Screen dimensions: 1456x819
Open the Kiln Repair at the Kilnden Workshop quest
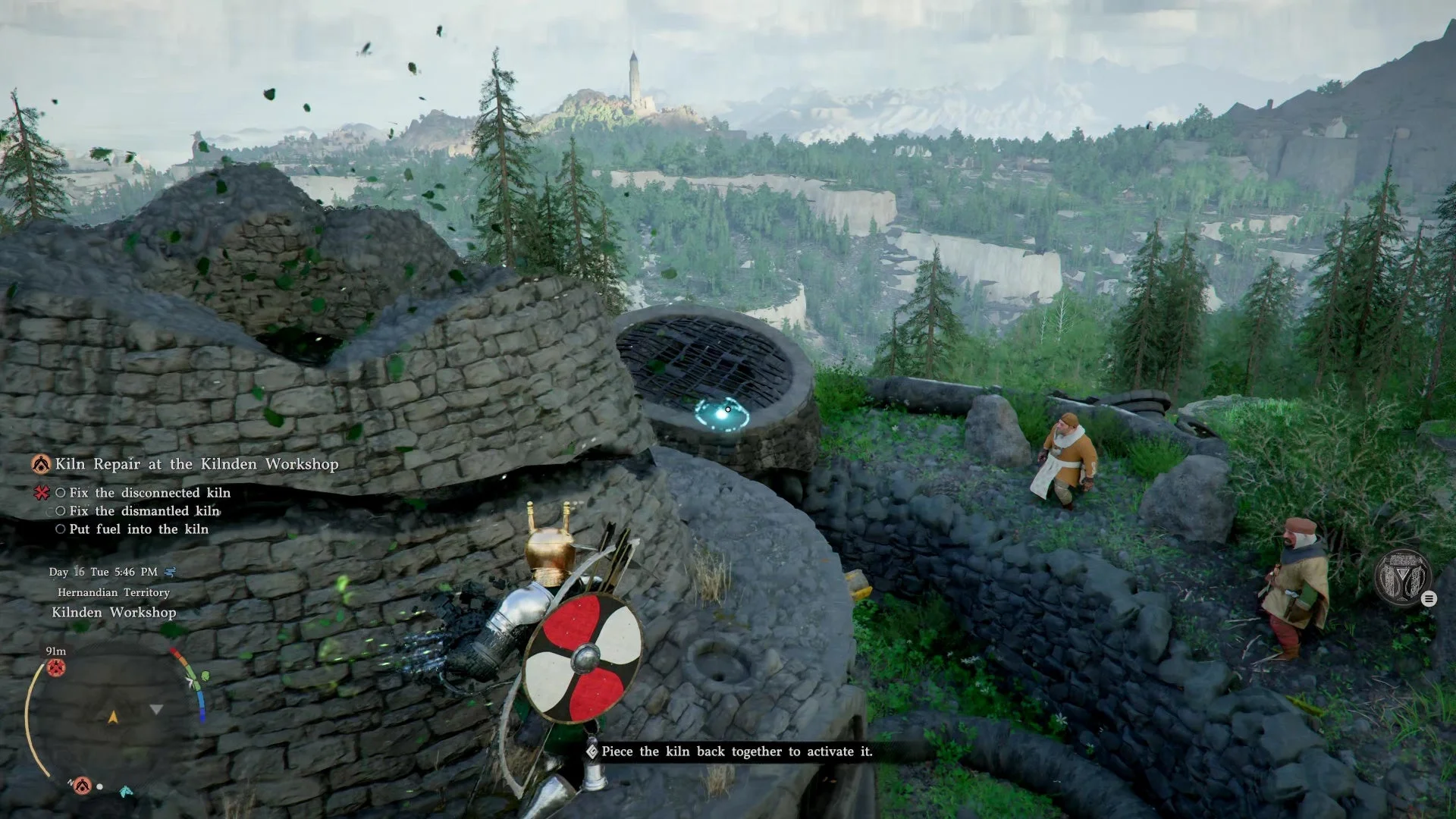(x=196, y=464)
